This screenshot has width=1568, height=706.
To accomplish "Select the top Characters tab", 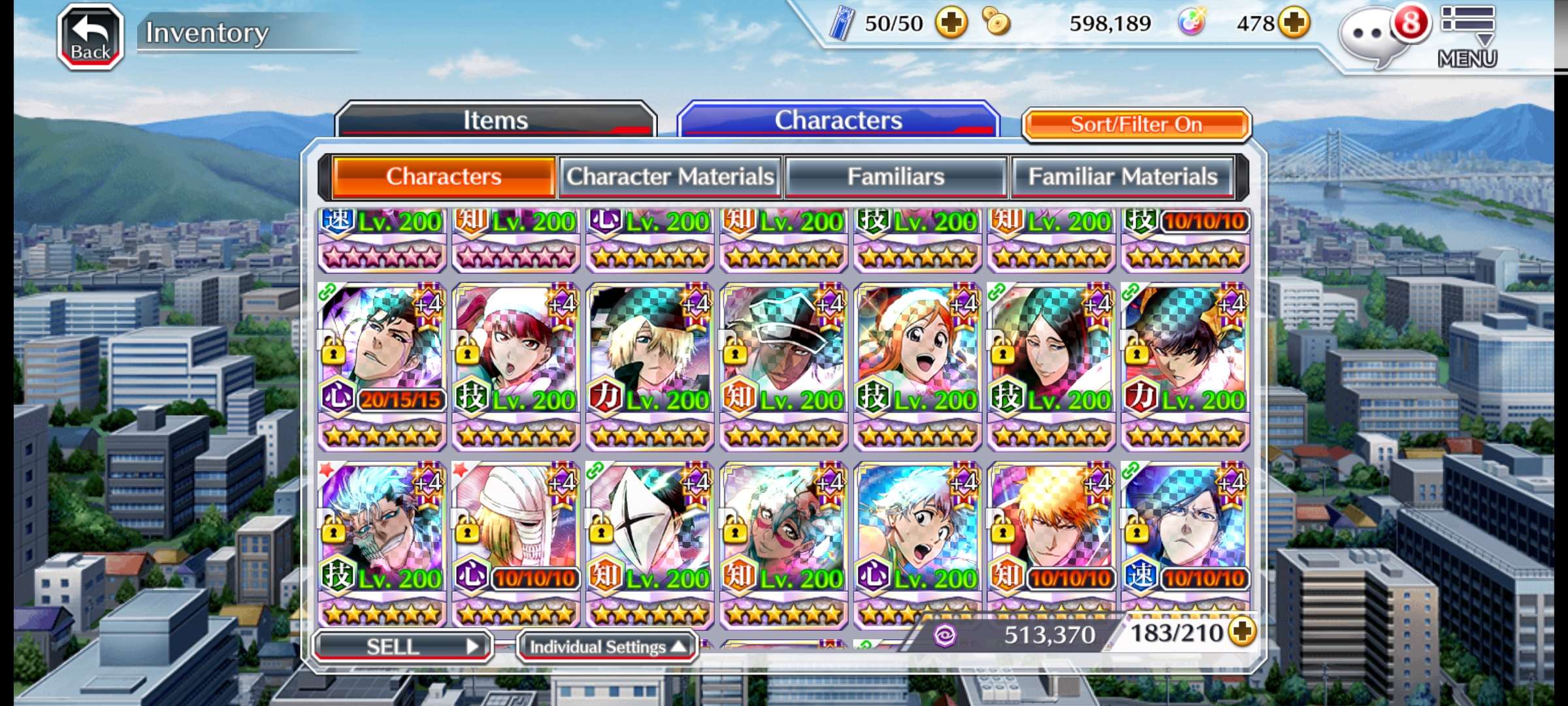I will click(x=838, y=120).
